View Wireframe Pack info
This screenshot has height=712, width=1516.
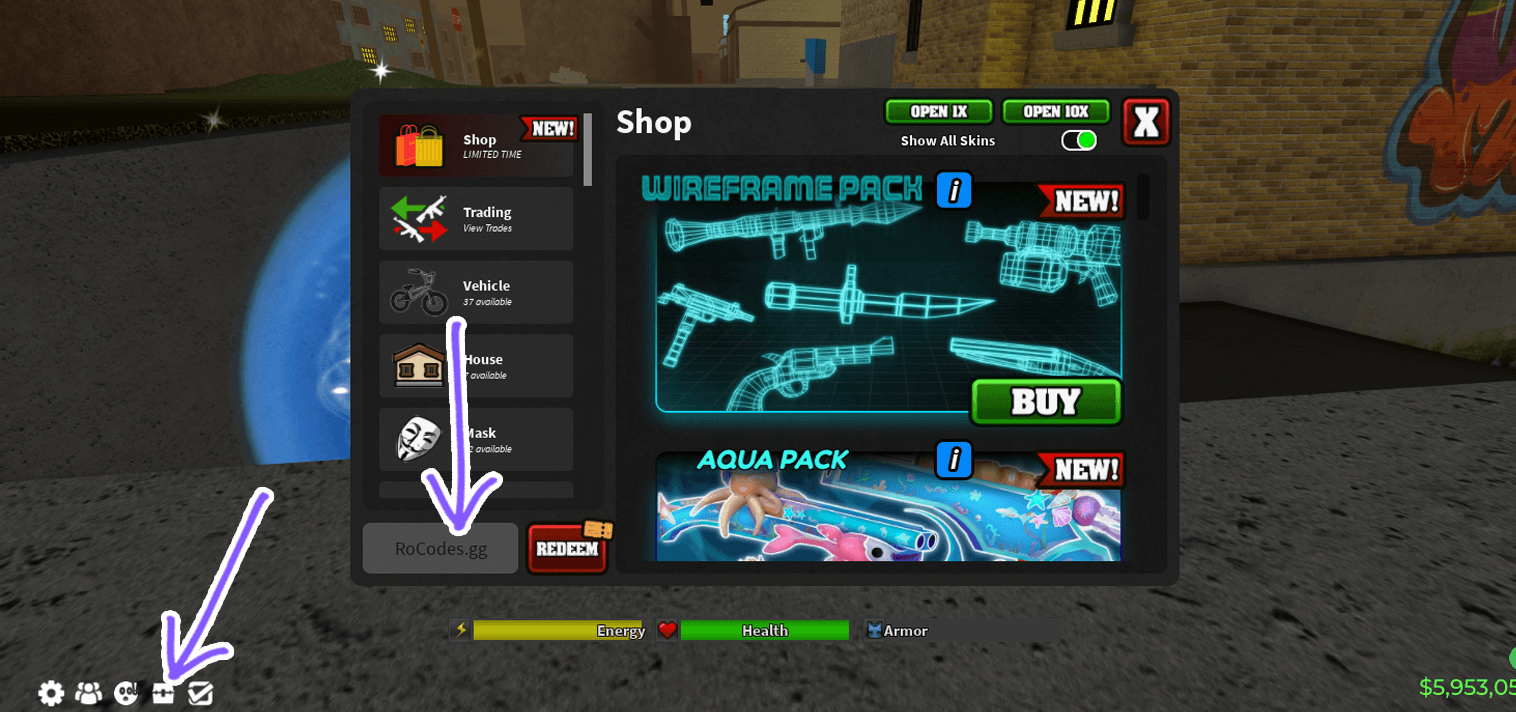tap(954, 190)
